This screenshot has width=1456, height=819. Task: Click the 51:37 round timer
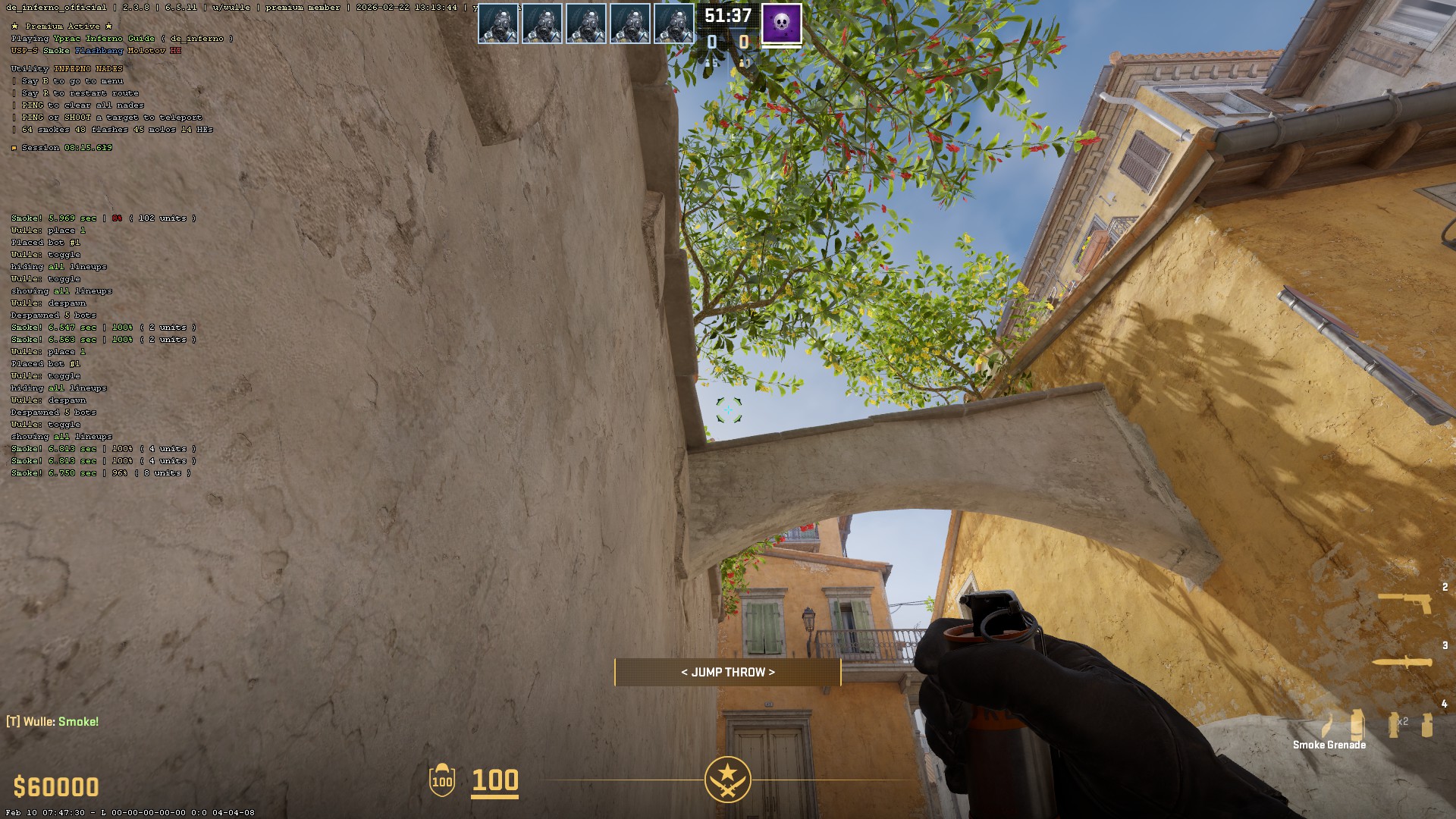[728, 13]
